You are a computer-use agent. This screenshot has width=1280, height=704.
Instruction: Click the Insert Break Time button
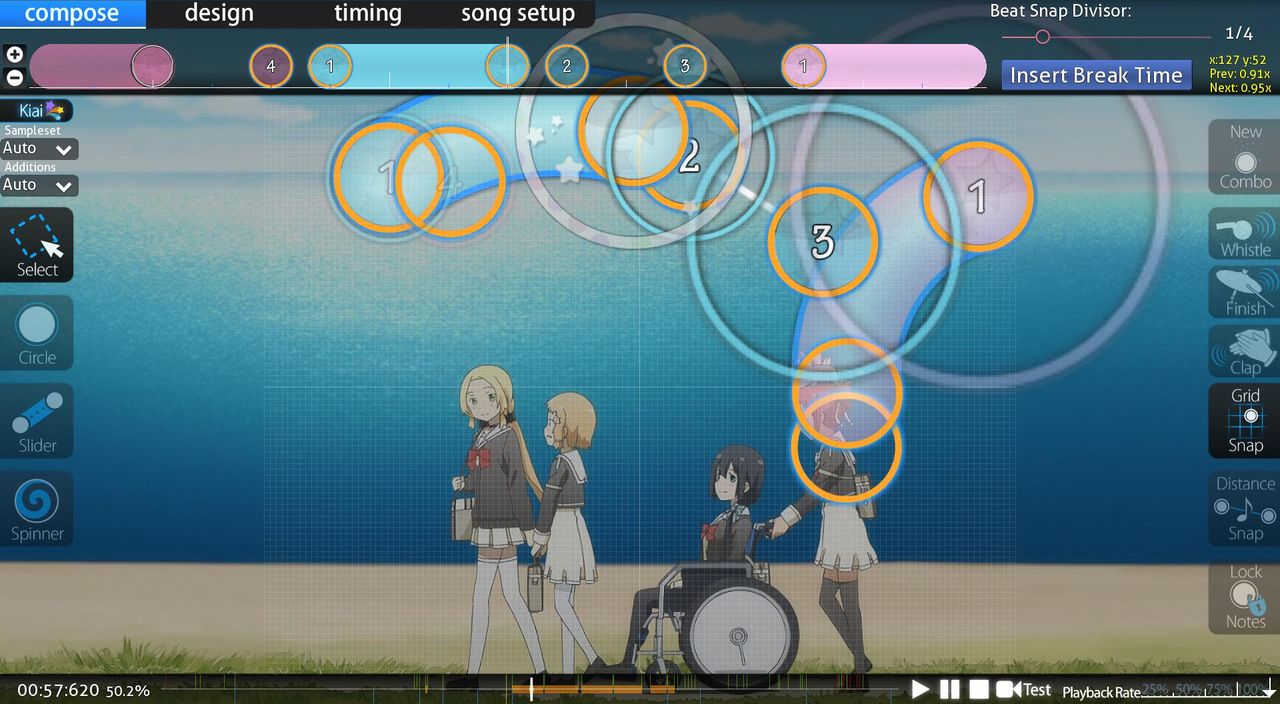click(x=1096, y=75)
